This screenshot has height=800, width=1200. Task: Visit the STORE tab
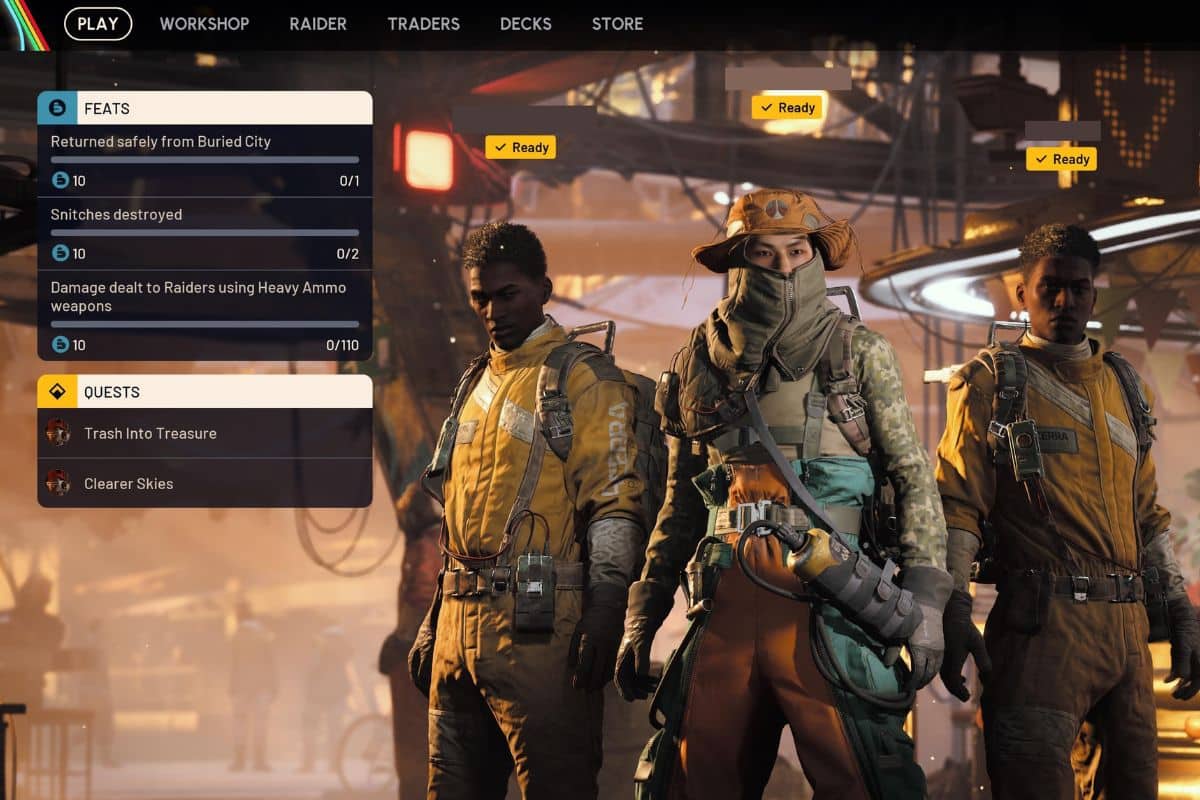(x=617, y=24)
